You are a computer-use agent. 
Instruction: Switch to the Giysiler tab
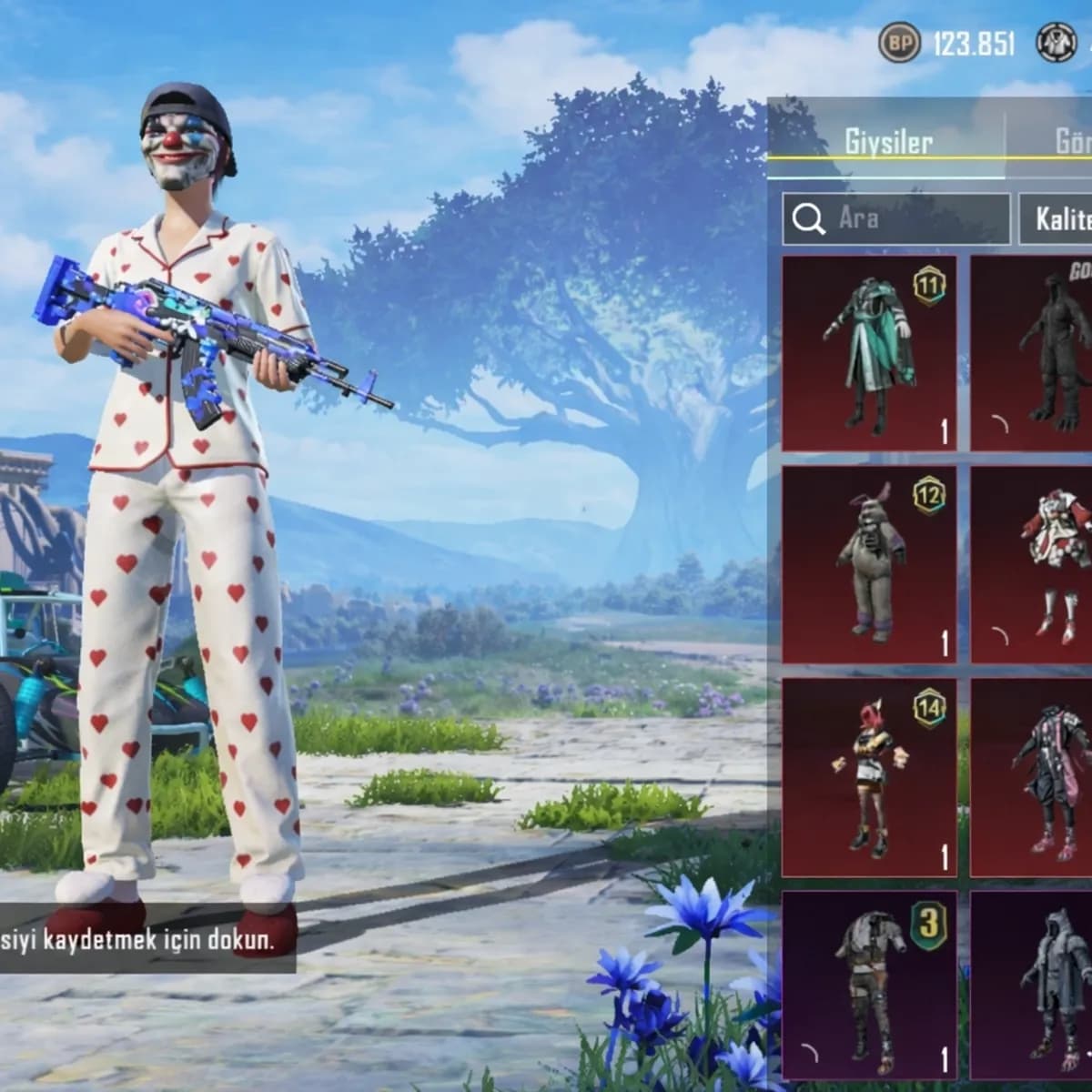click(887, 142)
